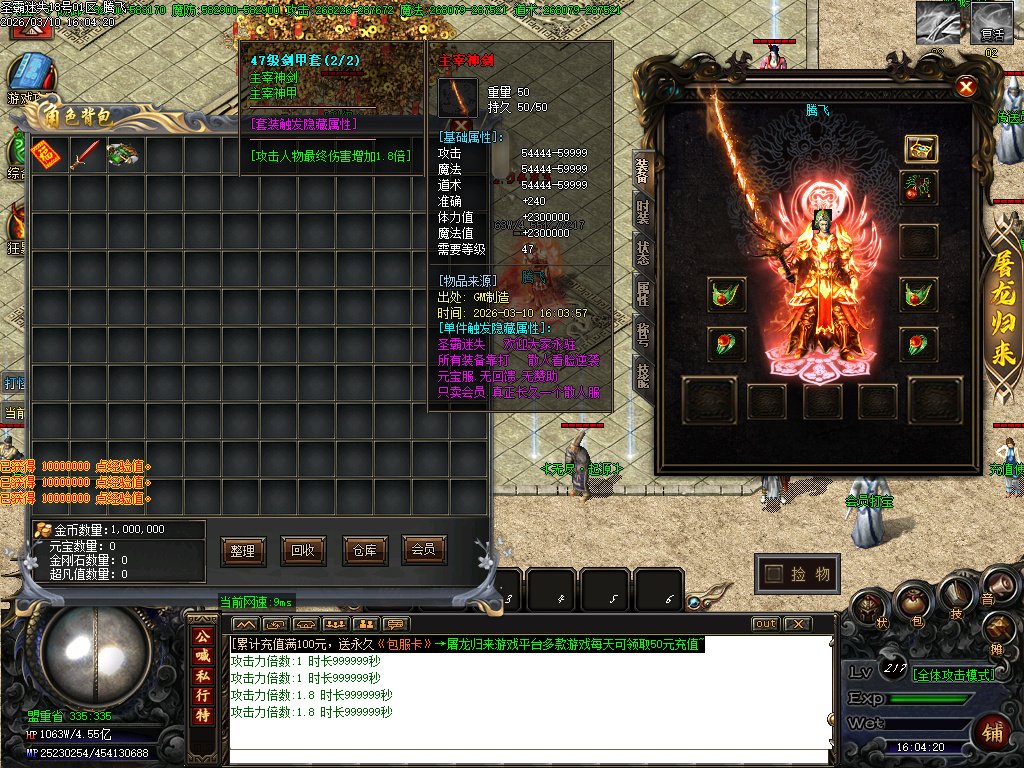The height and width of the screenshot is (768, 1024).
Task: Show the 称号 titles tab
Action: [643, 334]
